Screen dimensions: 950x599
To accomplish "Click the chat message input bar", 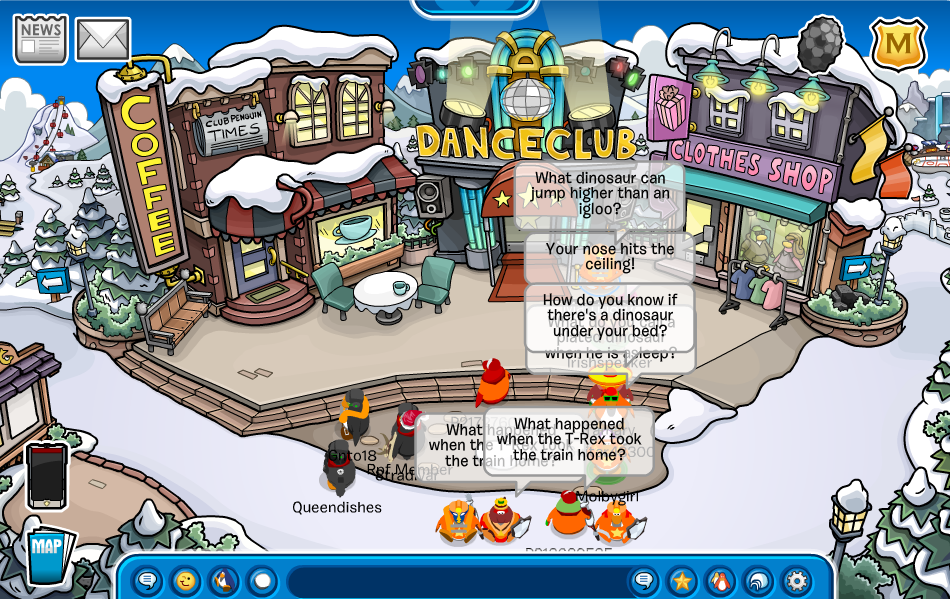I will [x=455, y=581].
